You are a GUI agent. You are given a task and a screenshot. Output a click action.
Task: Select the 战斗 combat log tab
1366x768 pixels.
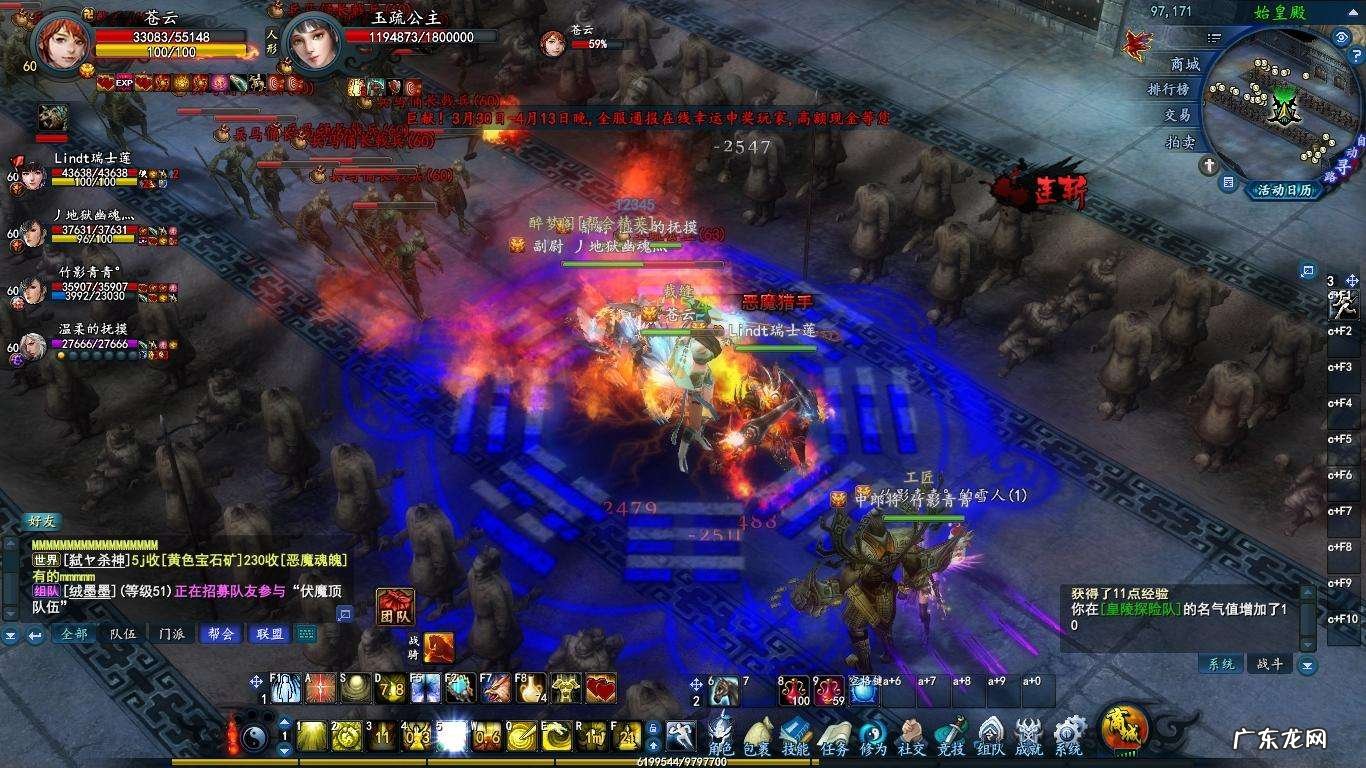1269,664
